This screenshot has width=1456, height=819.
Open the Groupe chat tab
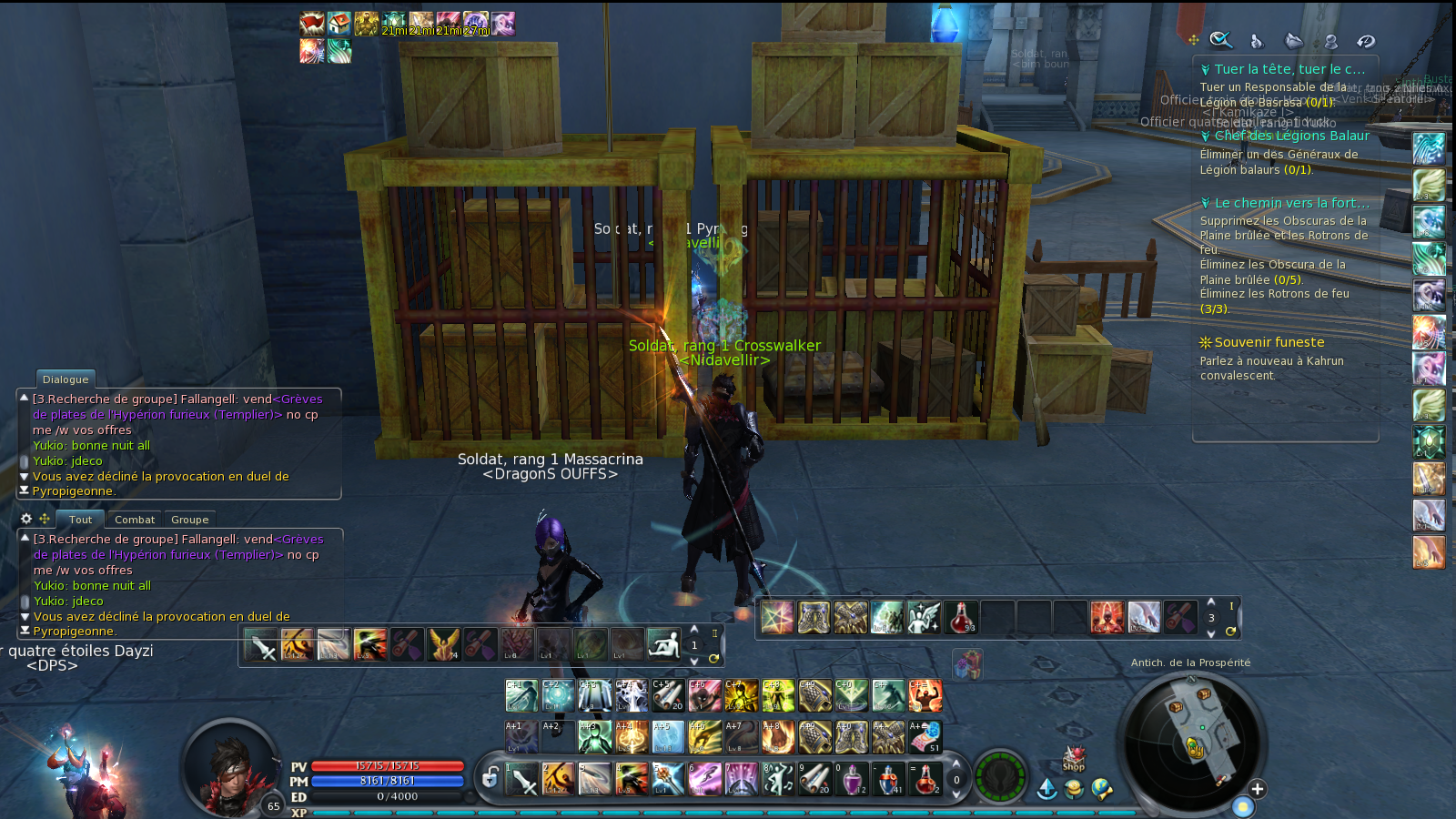click(x=190, y=520)
